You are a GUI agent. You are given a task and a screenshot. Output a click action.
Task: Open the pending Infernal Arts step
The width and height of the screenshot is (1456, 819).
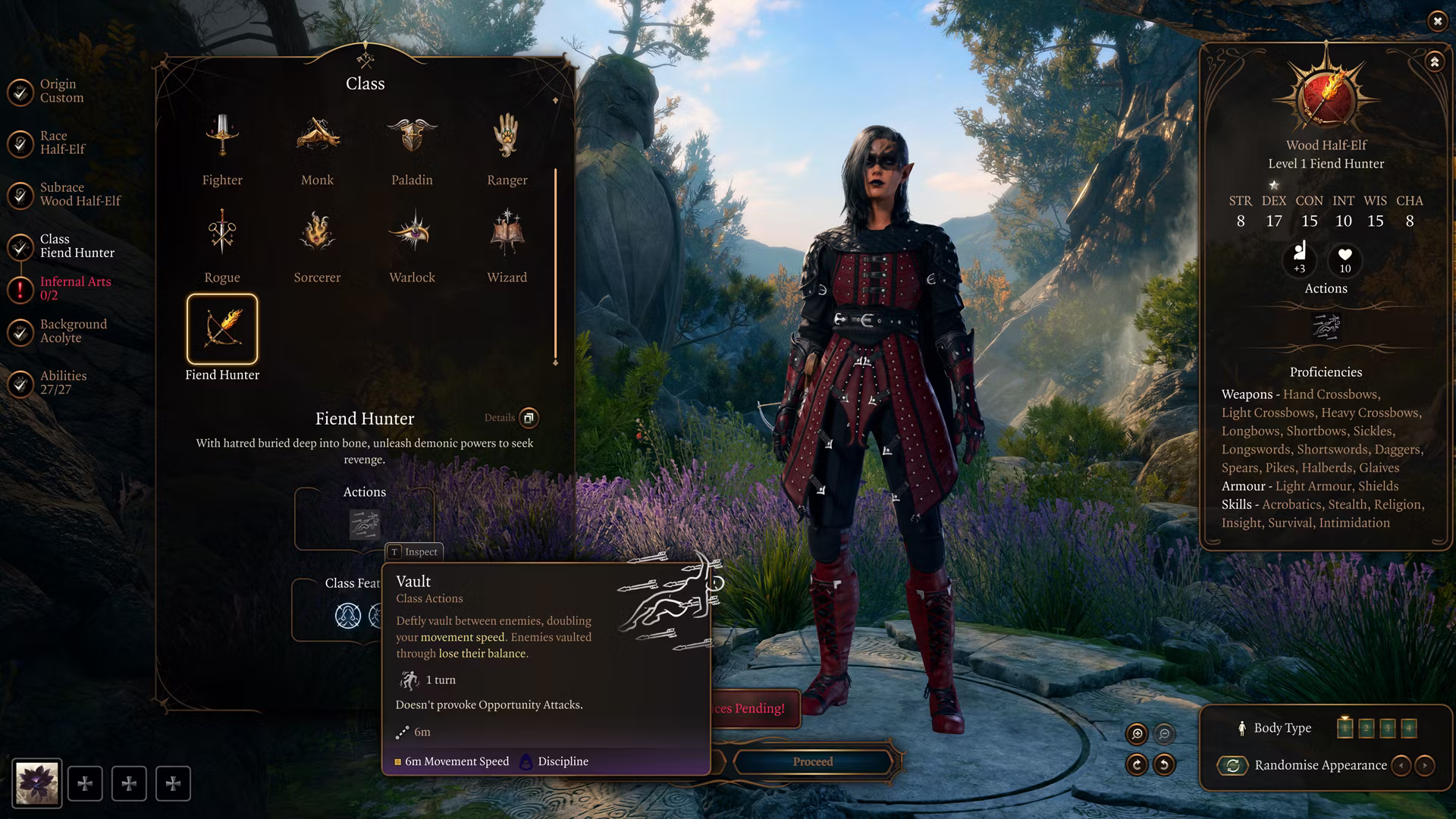click(x=74, y=288)
